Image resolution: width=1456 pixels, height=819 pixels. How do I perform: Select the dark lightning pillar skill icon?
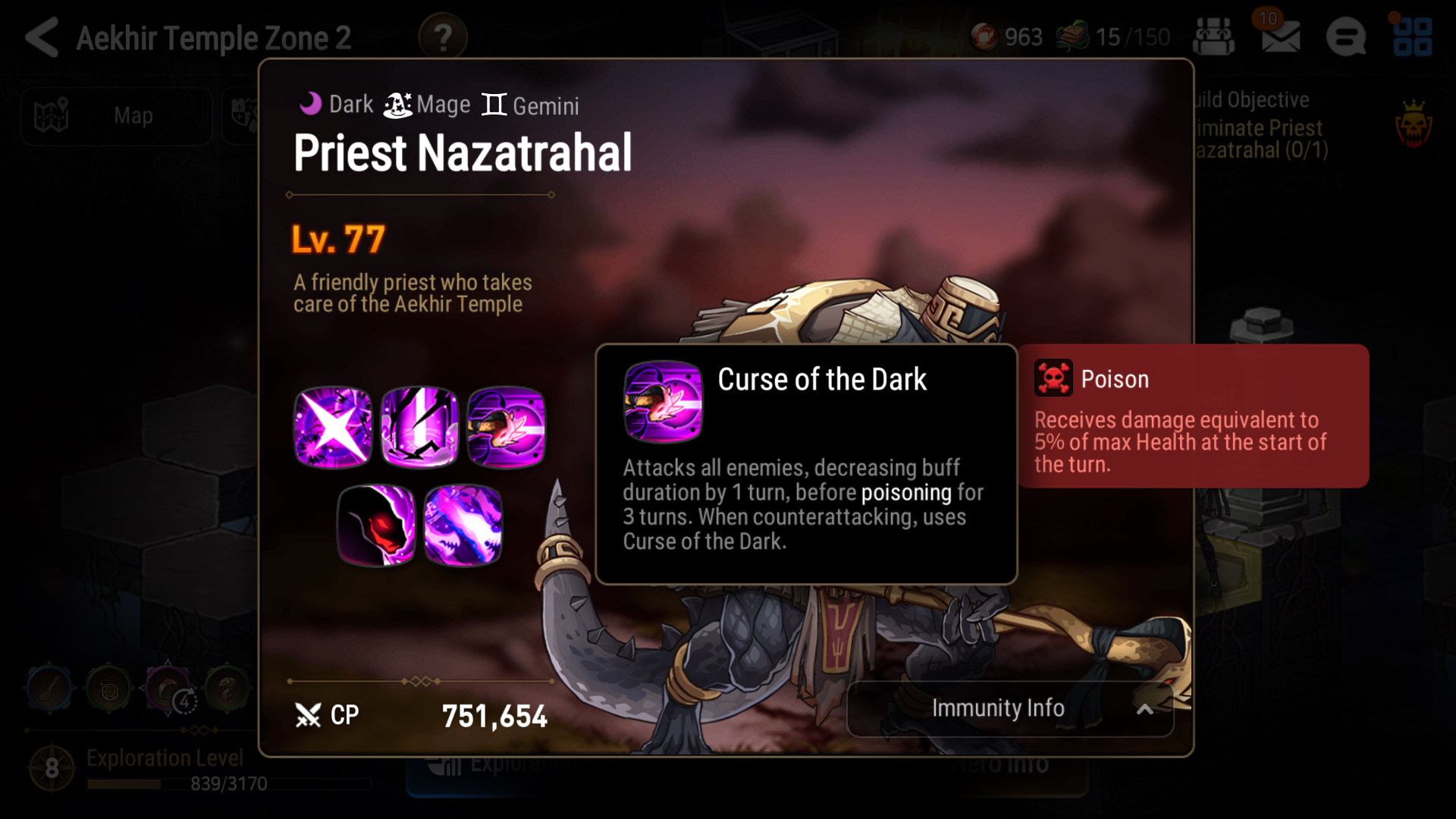coord(419,427)
